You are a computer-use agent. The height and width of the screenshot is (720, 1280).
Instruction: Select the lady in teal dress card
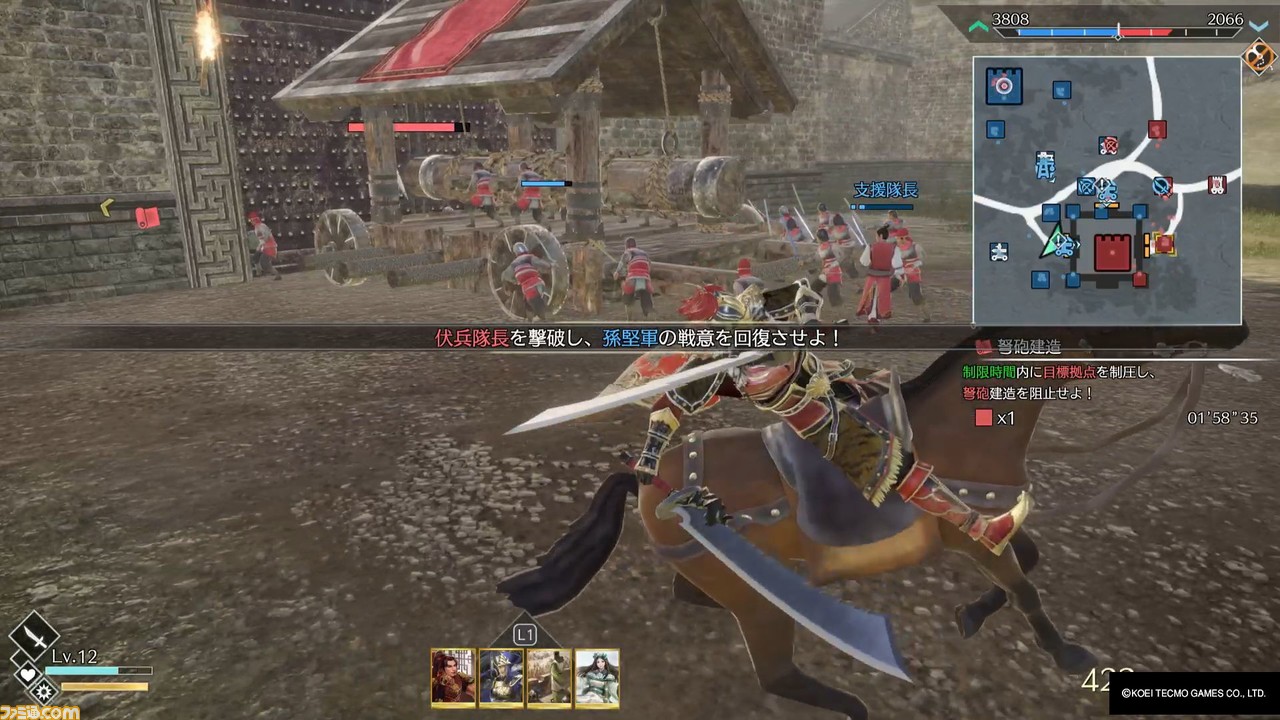597,677
